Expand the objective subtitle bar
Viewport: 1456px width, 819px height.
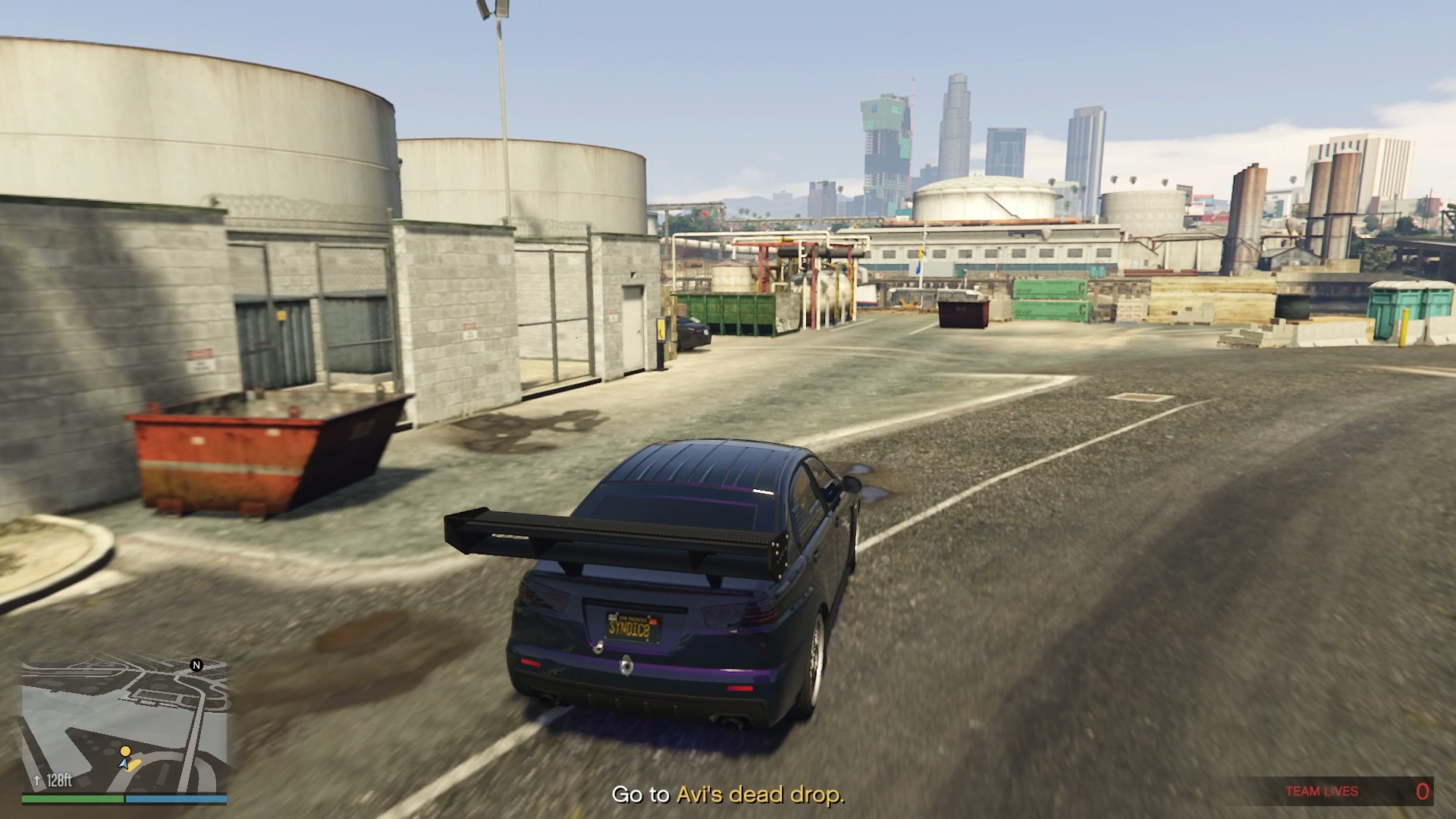point(728,795)
